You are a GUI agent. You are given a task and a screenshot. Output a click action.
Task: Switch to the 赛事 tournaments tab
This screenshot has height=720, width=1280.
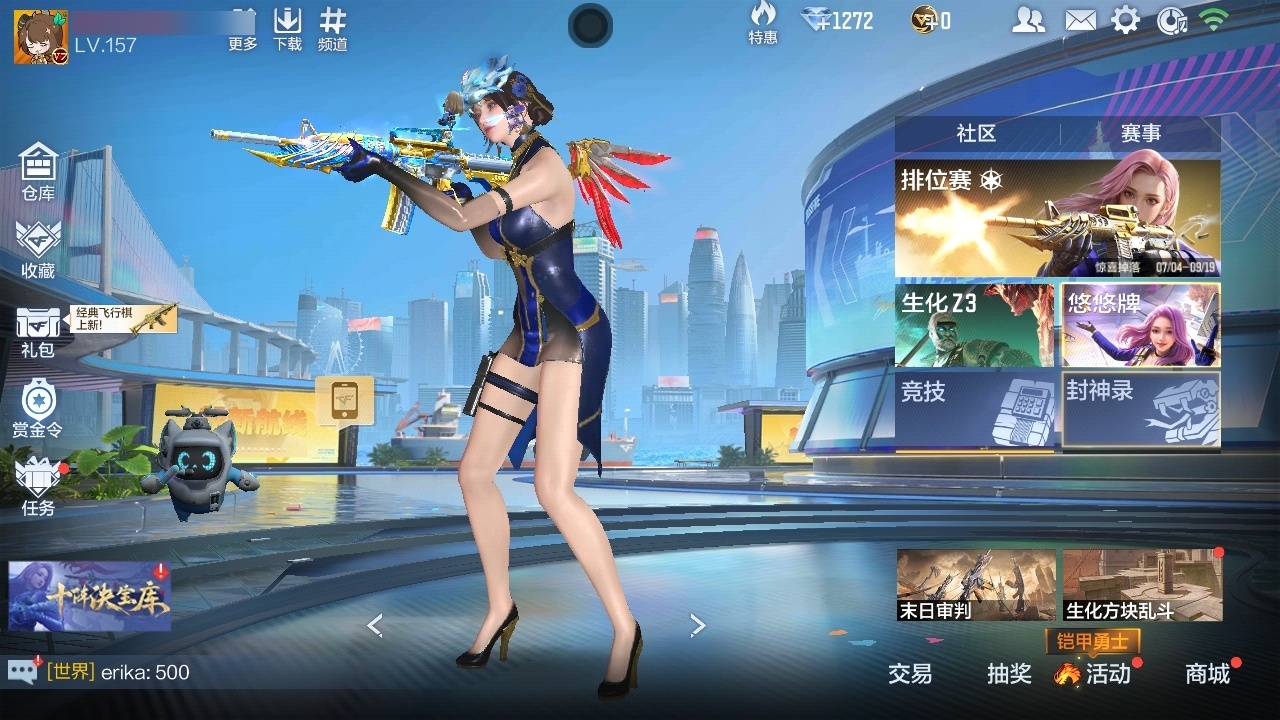click(1140, 134)
